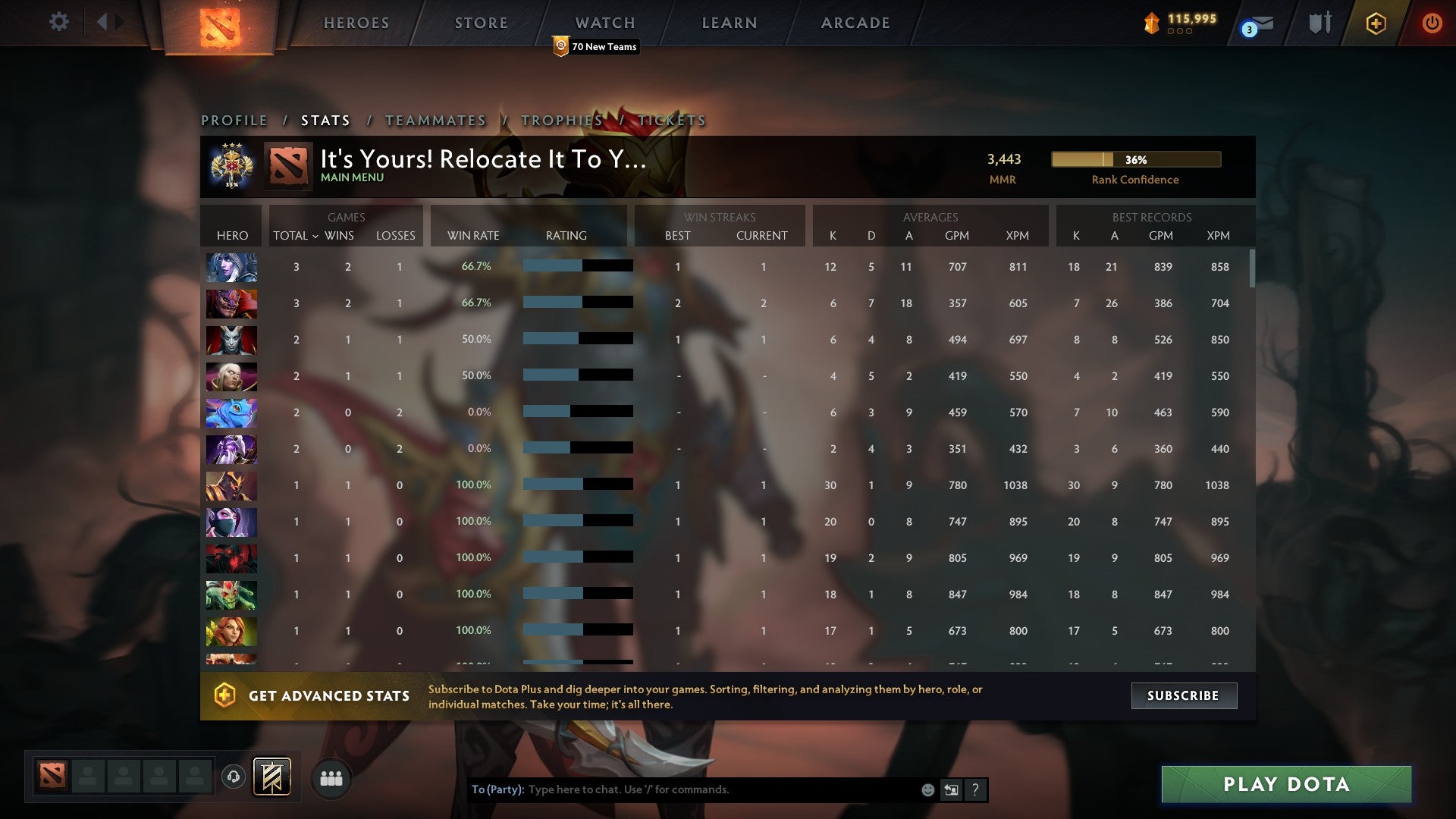Click the SUBSCRIBE button for Dota Plus

click(x=1183, y=695)
